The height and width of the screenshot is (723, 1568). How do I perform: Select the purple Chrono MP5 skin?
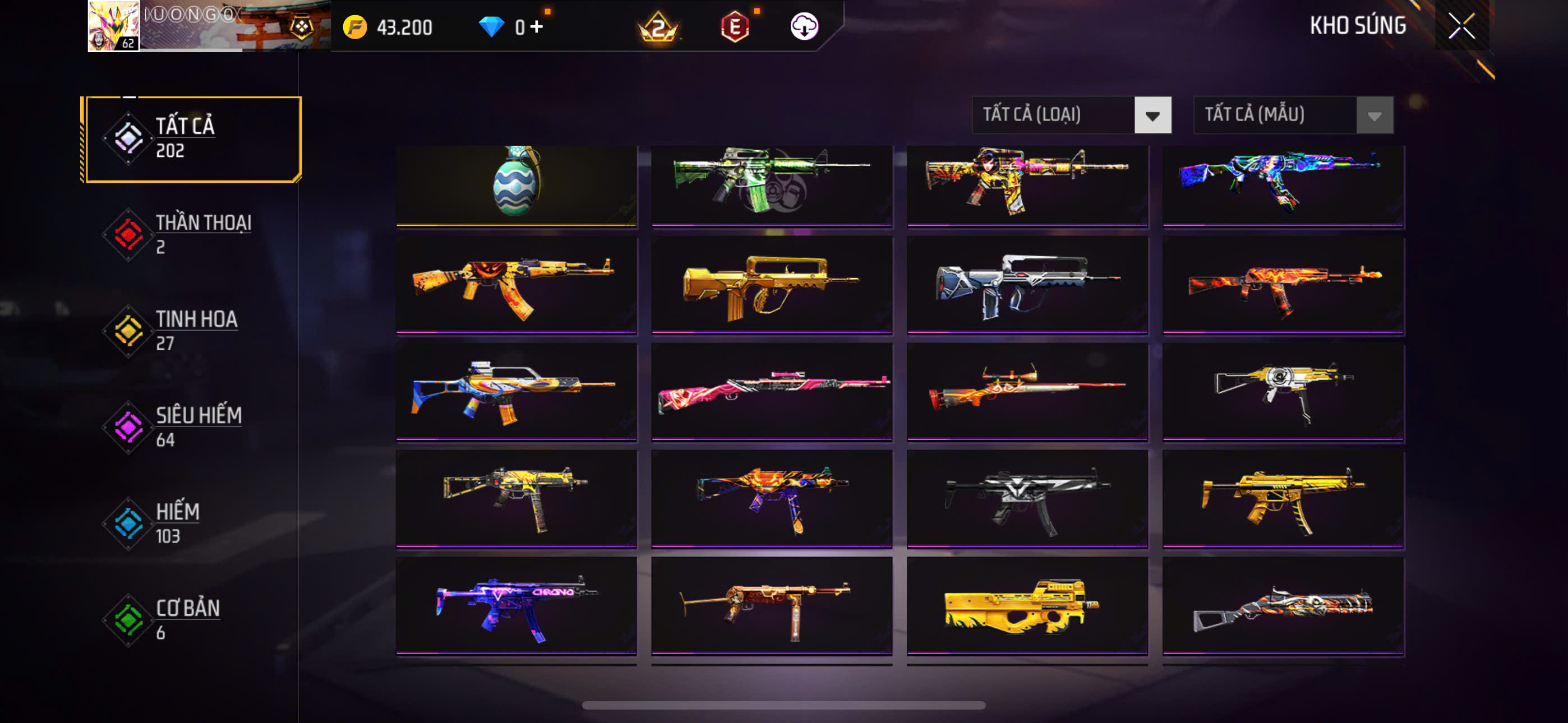point(516,605)
